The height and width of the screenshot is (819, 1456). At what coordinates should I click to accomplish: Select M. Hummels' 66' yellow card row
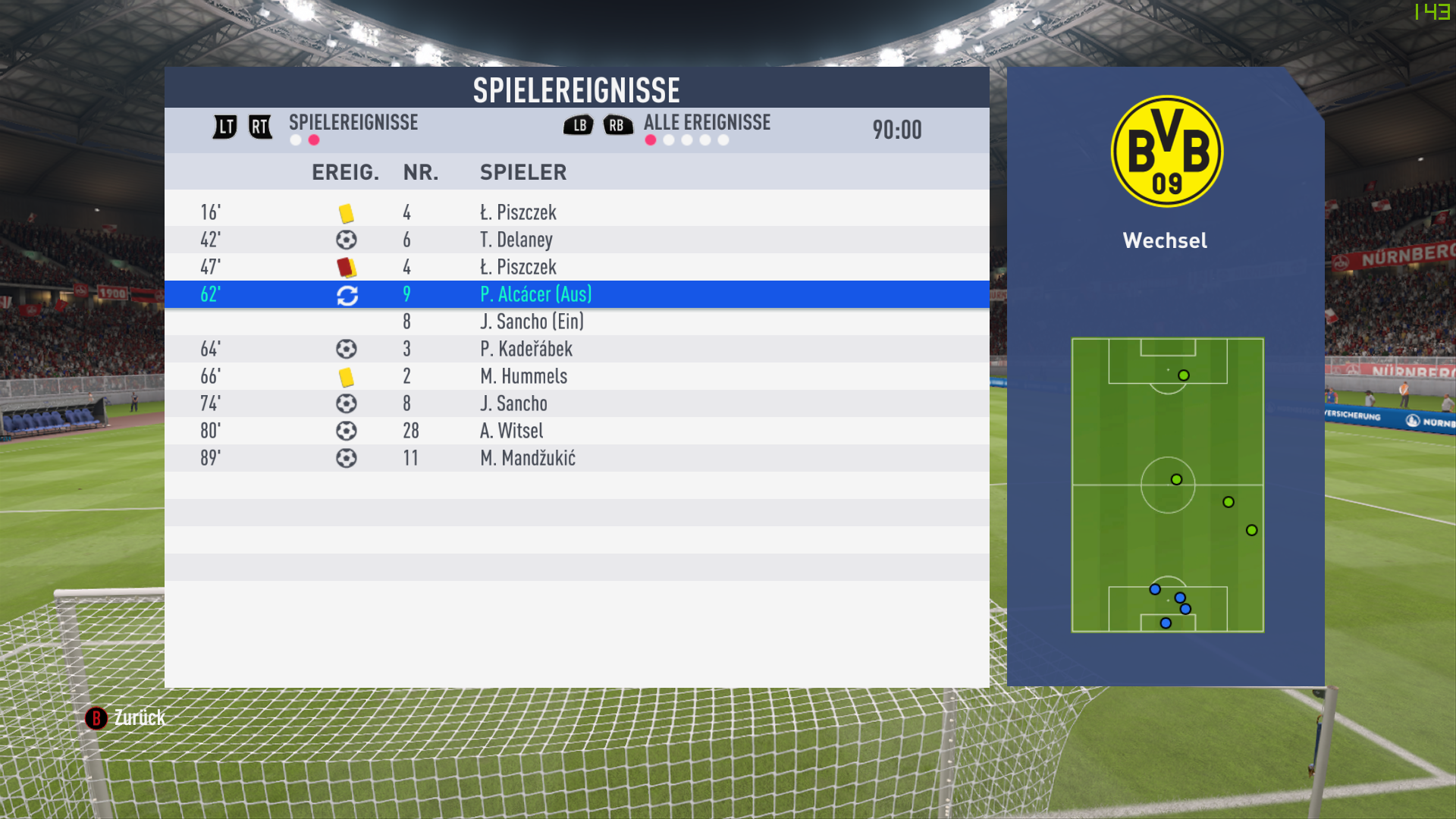[x=576, y=376]
